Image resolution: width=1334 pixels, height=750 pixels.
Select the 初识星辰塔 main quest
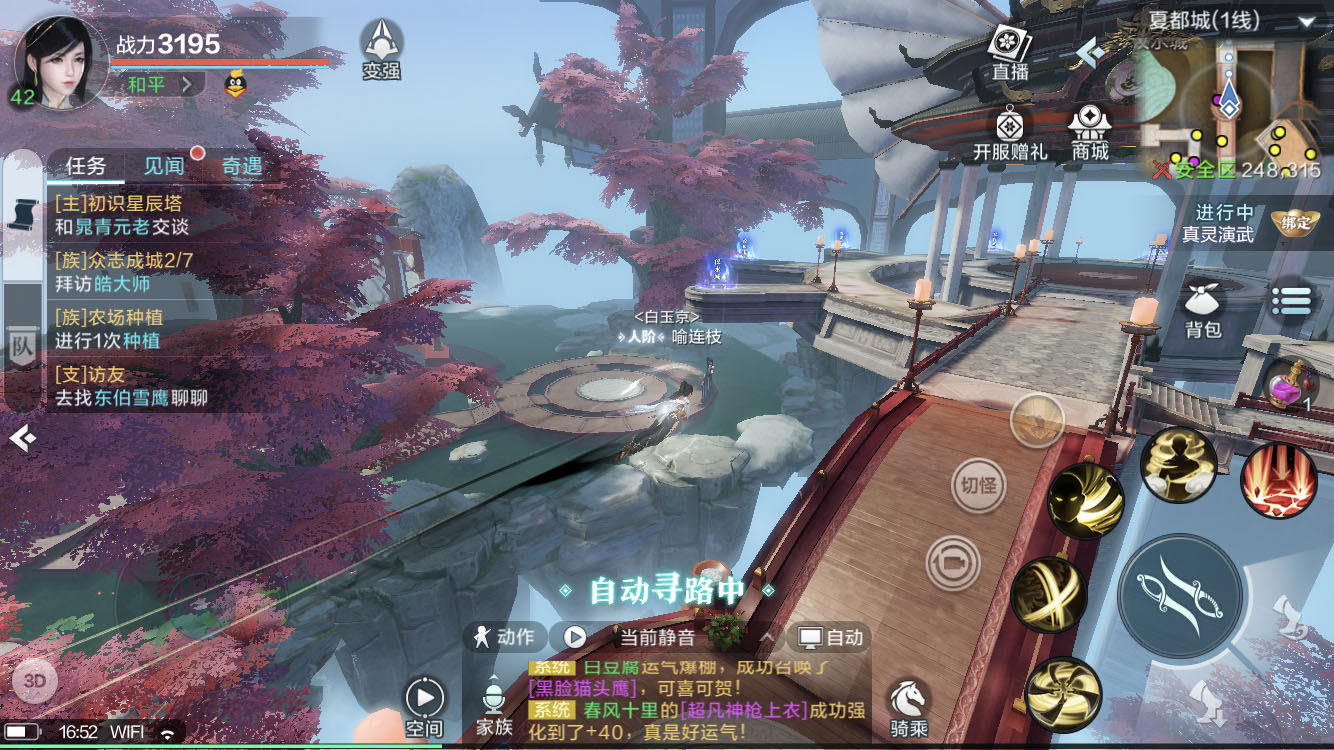[122, 214]
